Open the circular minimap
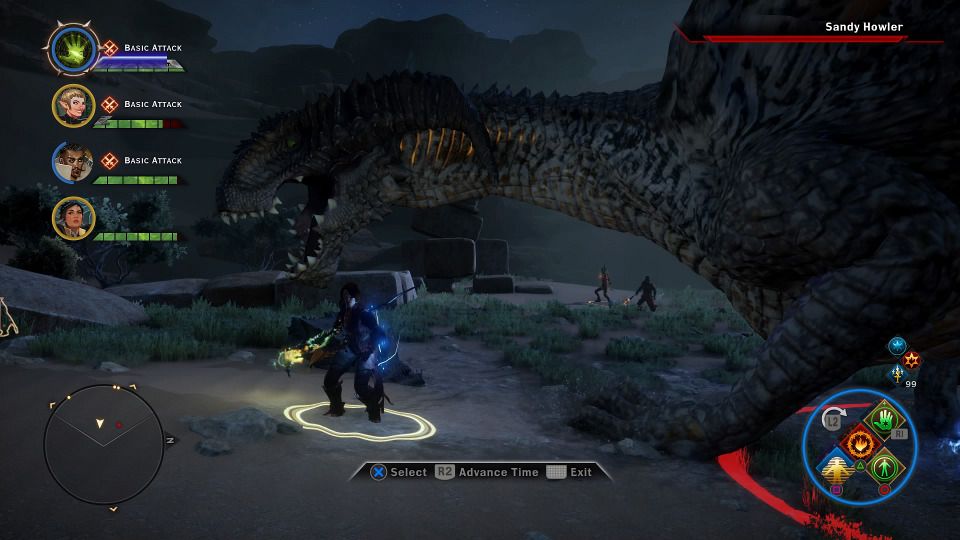 point(103,443)
